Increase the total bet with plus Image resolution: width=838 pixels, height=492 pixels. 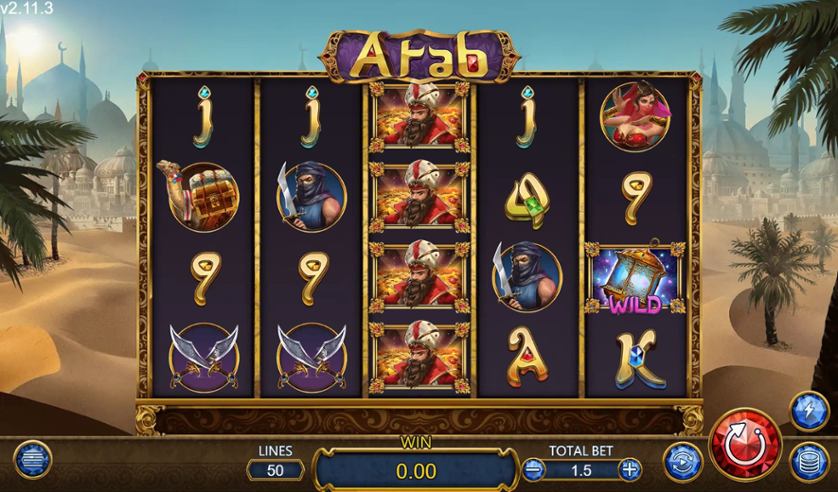pyautogui.click(x=629, y=468)
